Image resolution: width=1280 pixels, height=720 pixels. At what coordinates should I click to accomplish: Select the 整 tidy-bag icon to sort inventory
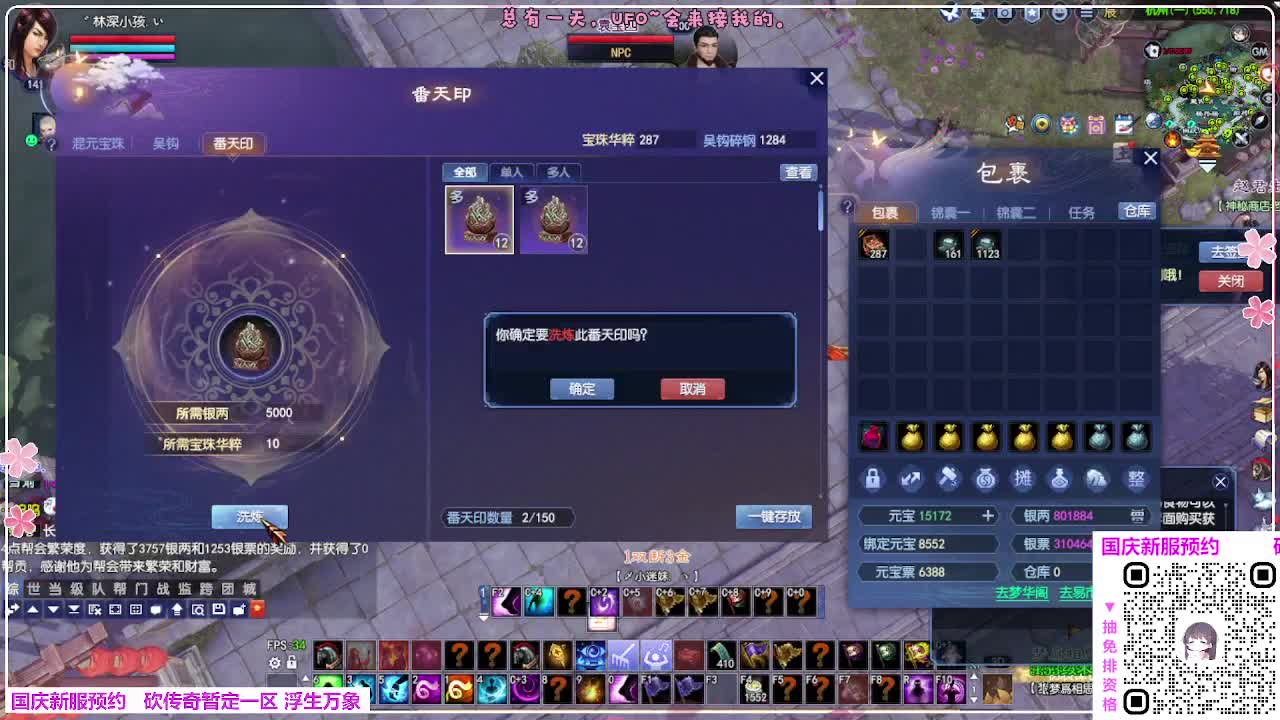[1136, 480]
